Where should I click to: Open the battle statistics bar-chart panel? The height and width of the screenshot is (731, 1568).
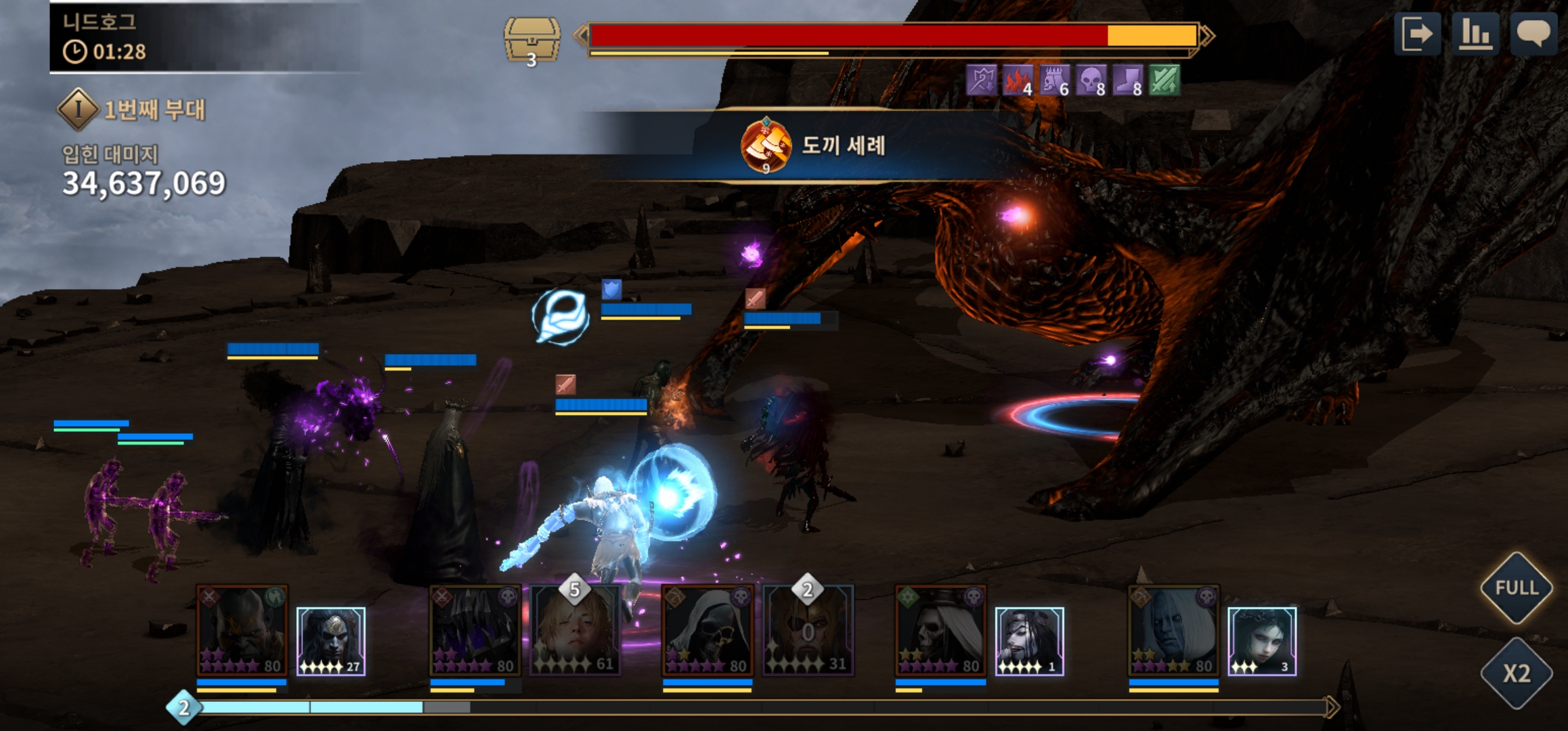coord(1475,33)
